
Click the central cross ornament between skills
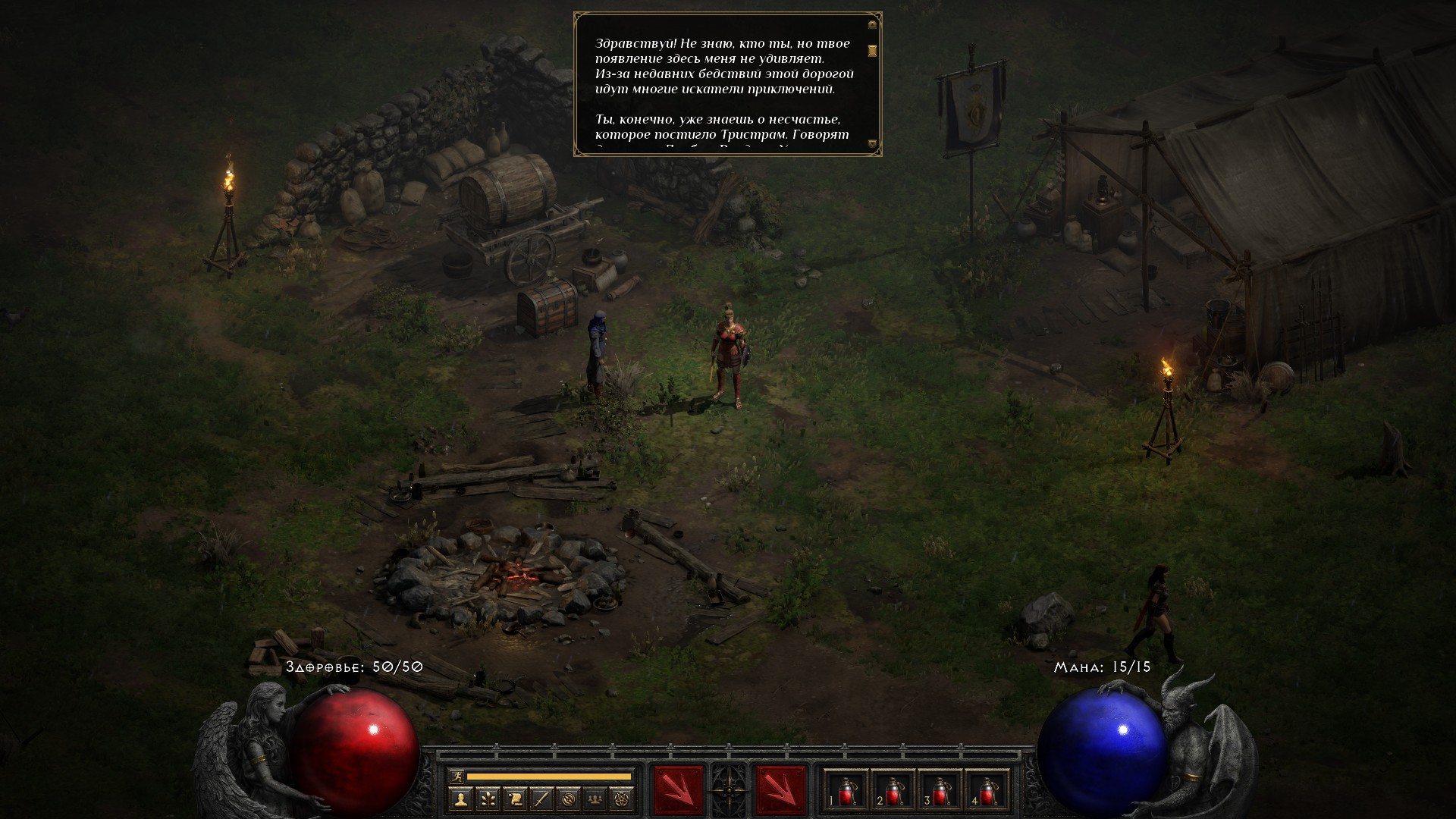point(729,790)
